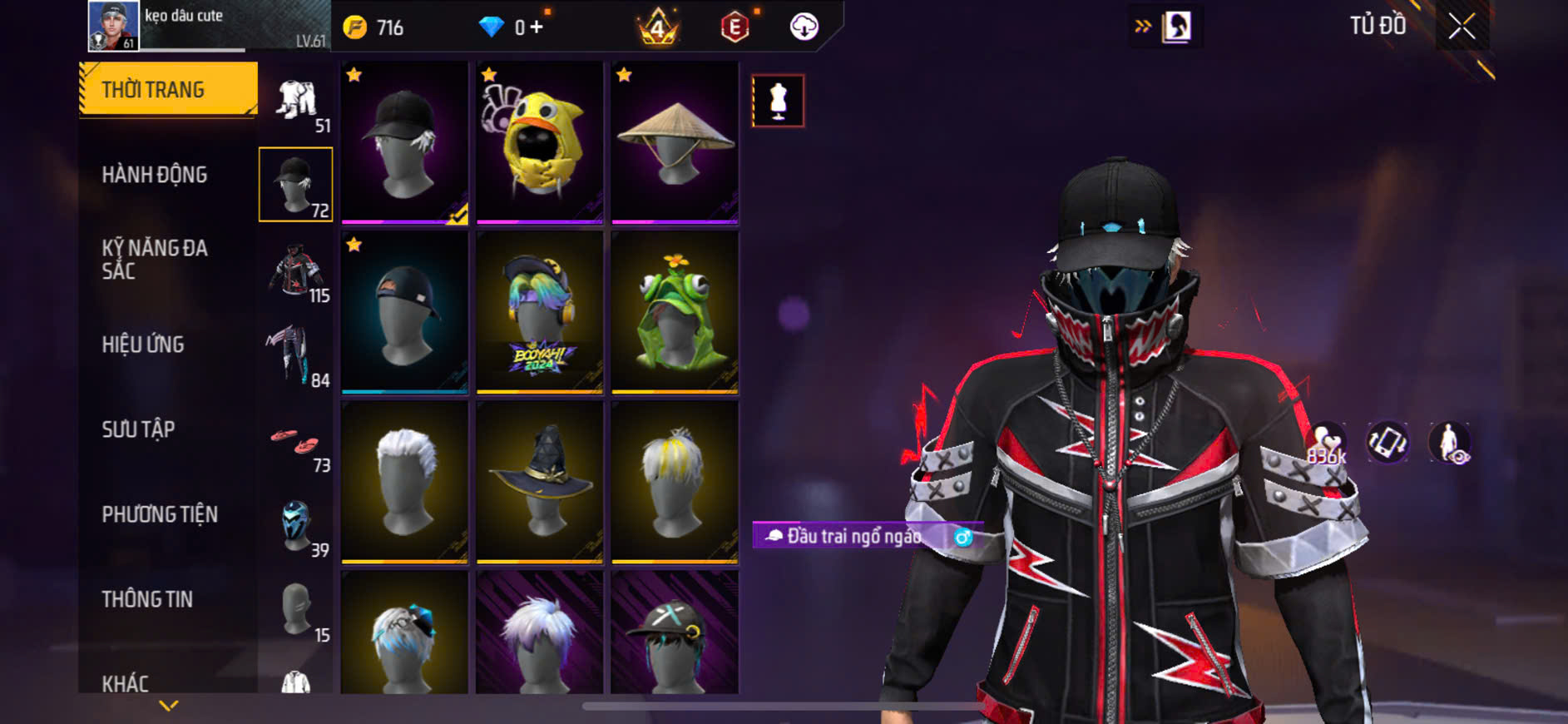The width and height of the screenshot is (1568, 724).
Task: Choose the green frog hood
Action: point(675,312)
